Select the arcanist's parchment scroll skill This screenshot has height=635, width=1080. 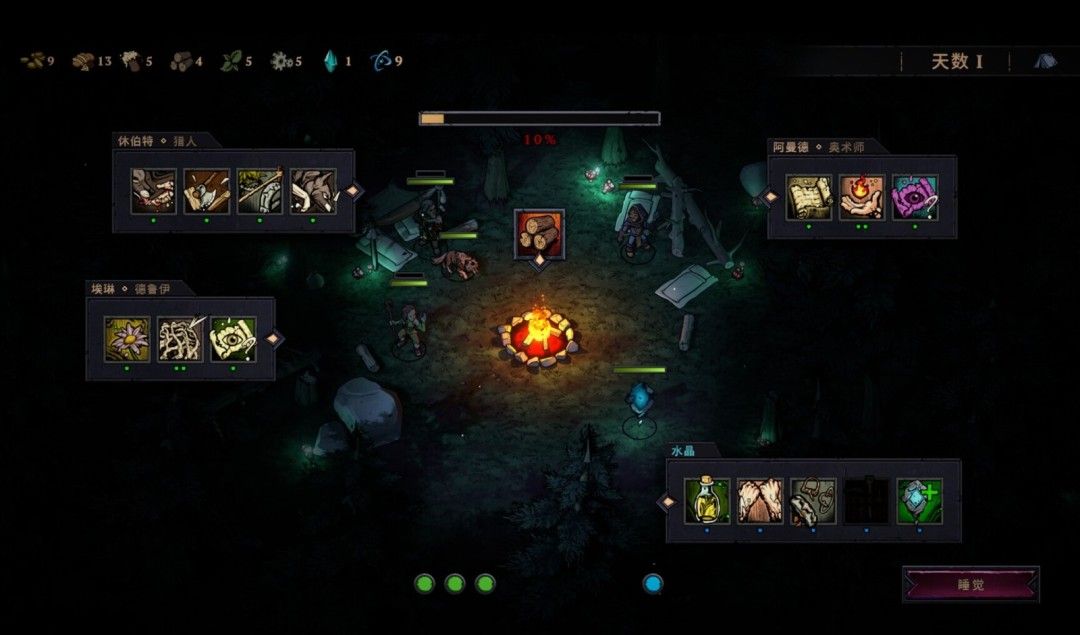809,197
